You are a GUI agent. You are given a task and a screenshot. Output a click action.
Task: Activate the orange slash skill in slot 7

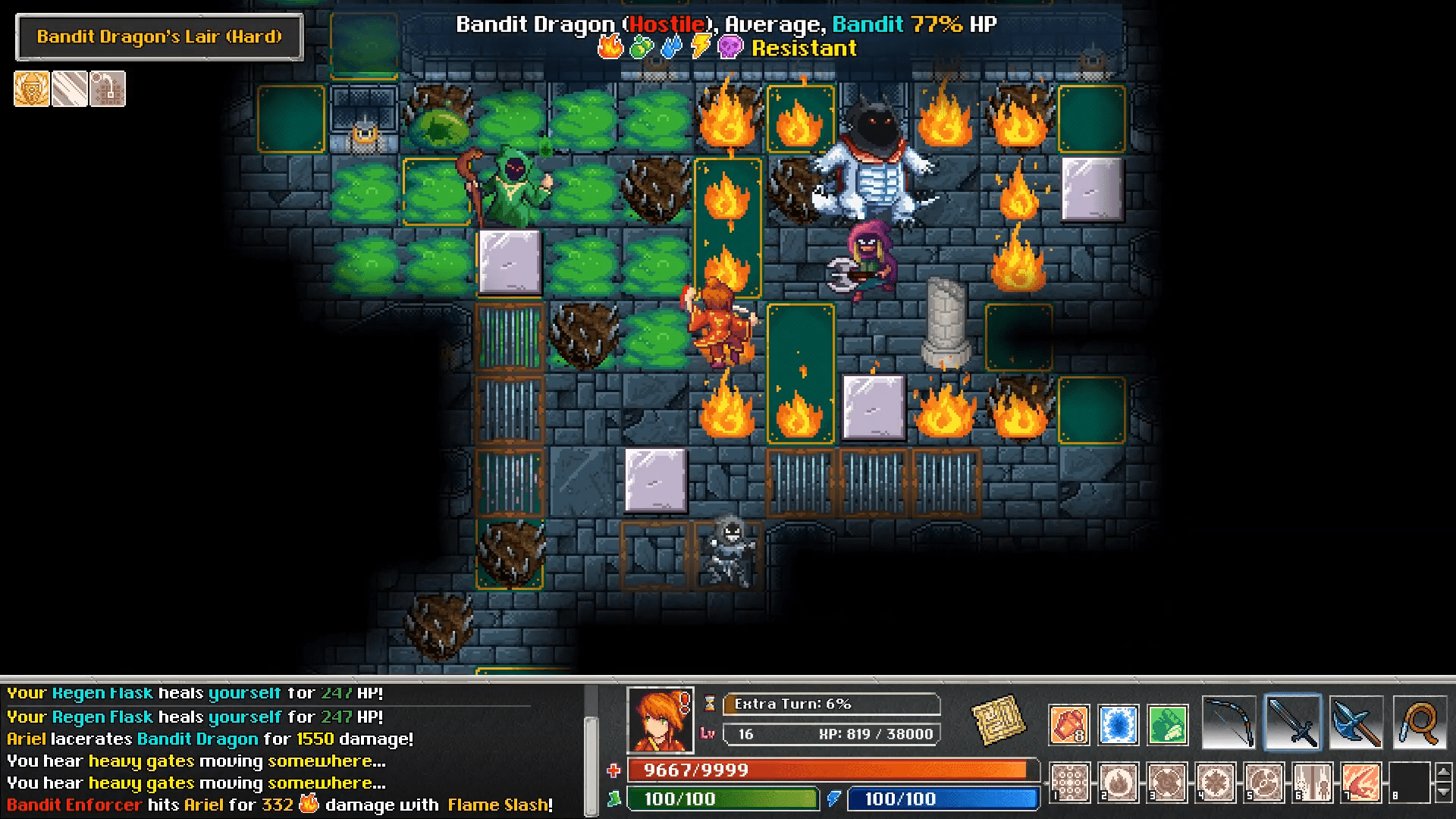click(x=1361, y=782)
